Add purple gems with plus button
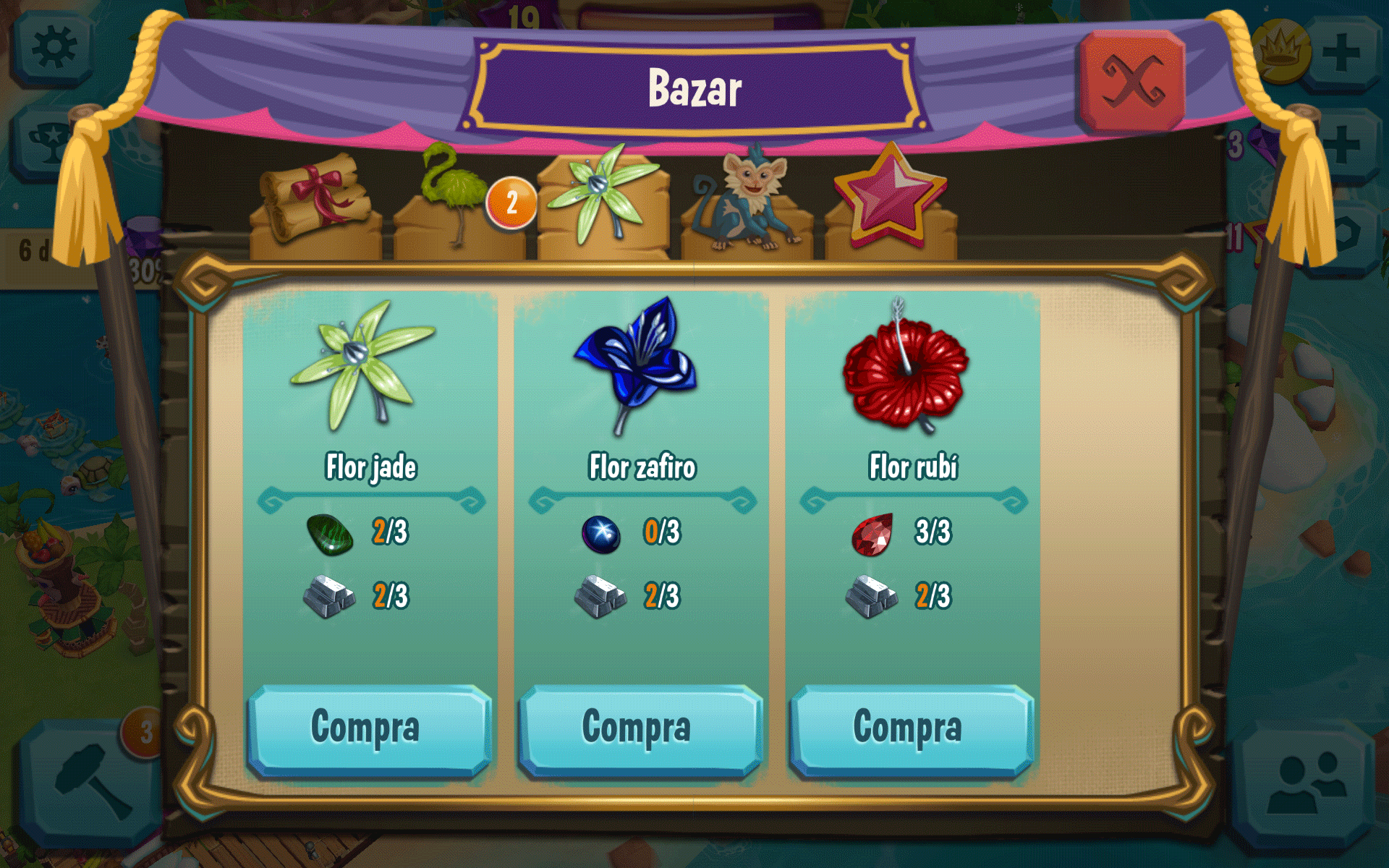The width and height of the screenshot is (1389, 868). [x=1342, y=145]
